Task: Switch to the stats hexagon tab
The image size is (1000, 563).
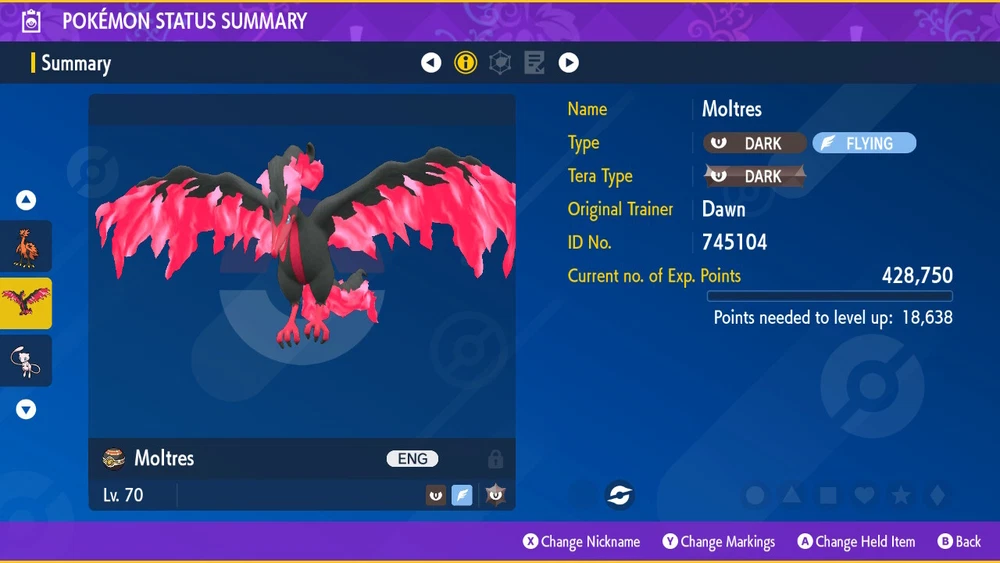Action: pyautogui.click(x=499, y=63)
